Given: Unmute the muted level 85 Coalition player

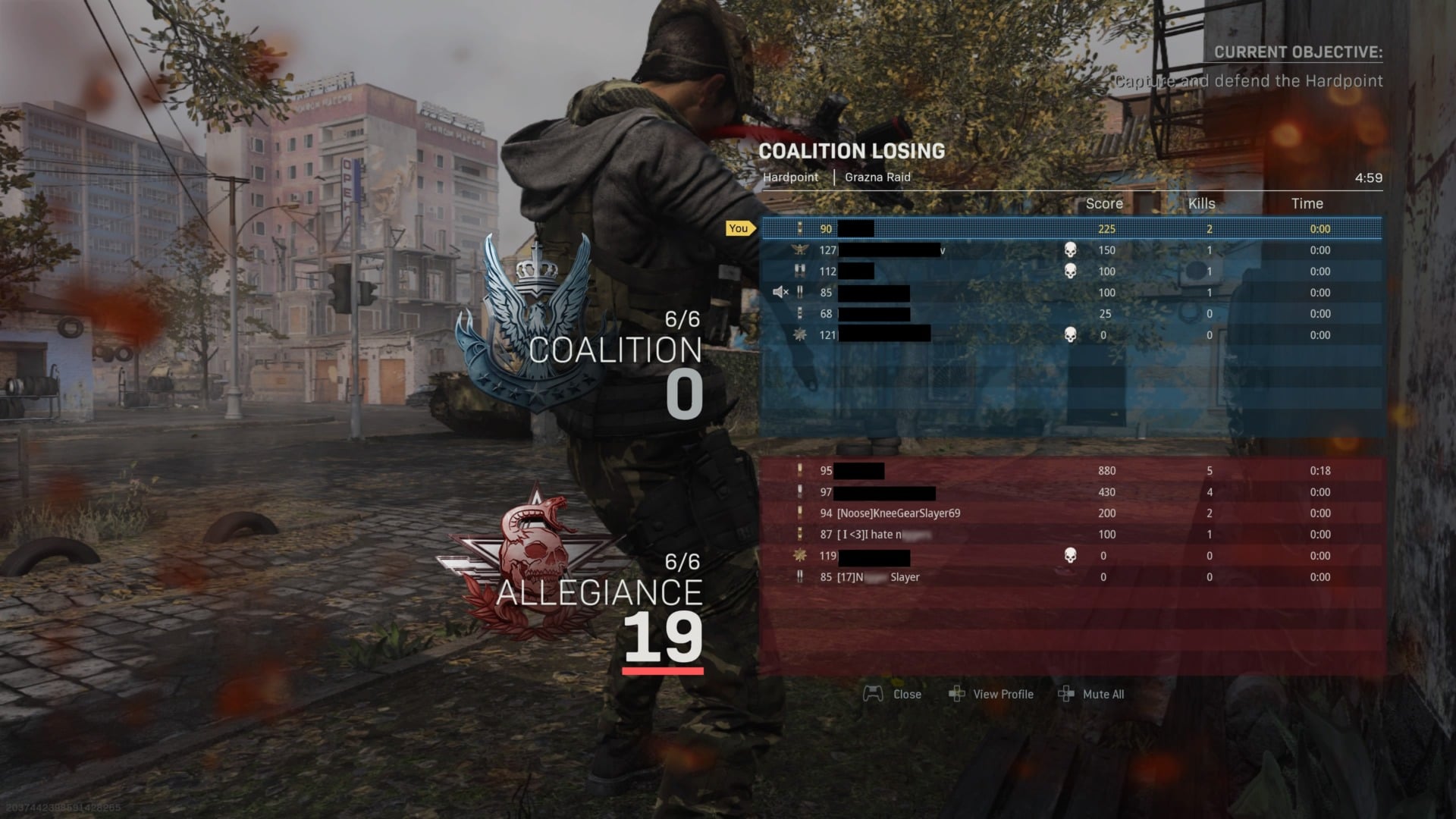Looking at the screenshot, I should tap(780, 292).
